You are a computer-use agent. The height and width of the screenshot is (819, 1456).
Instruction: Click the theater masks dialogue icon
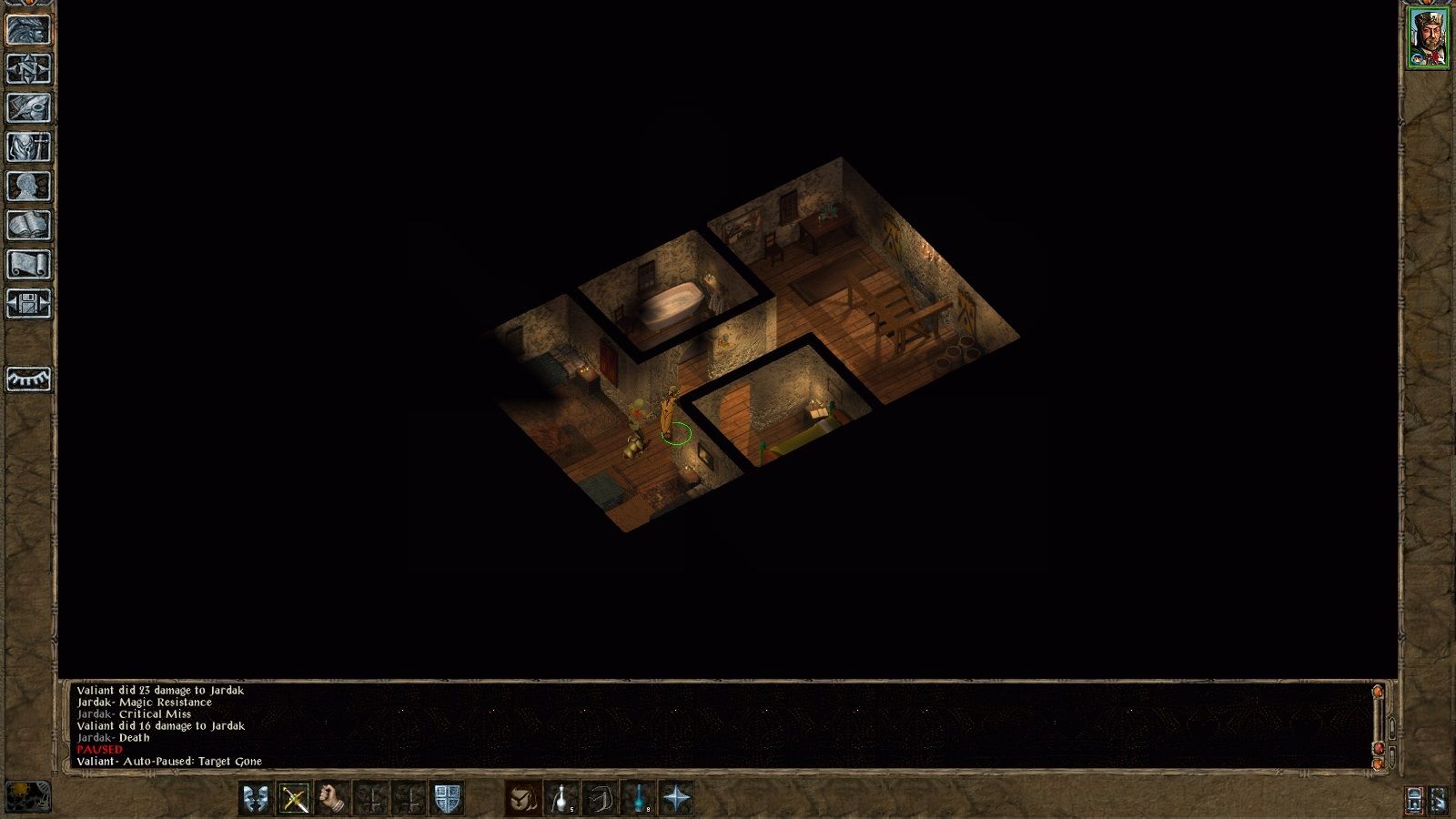pyautogui.click(x=258, y=799)
